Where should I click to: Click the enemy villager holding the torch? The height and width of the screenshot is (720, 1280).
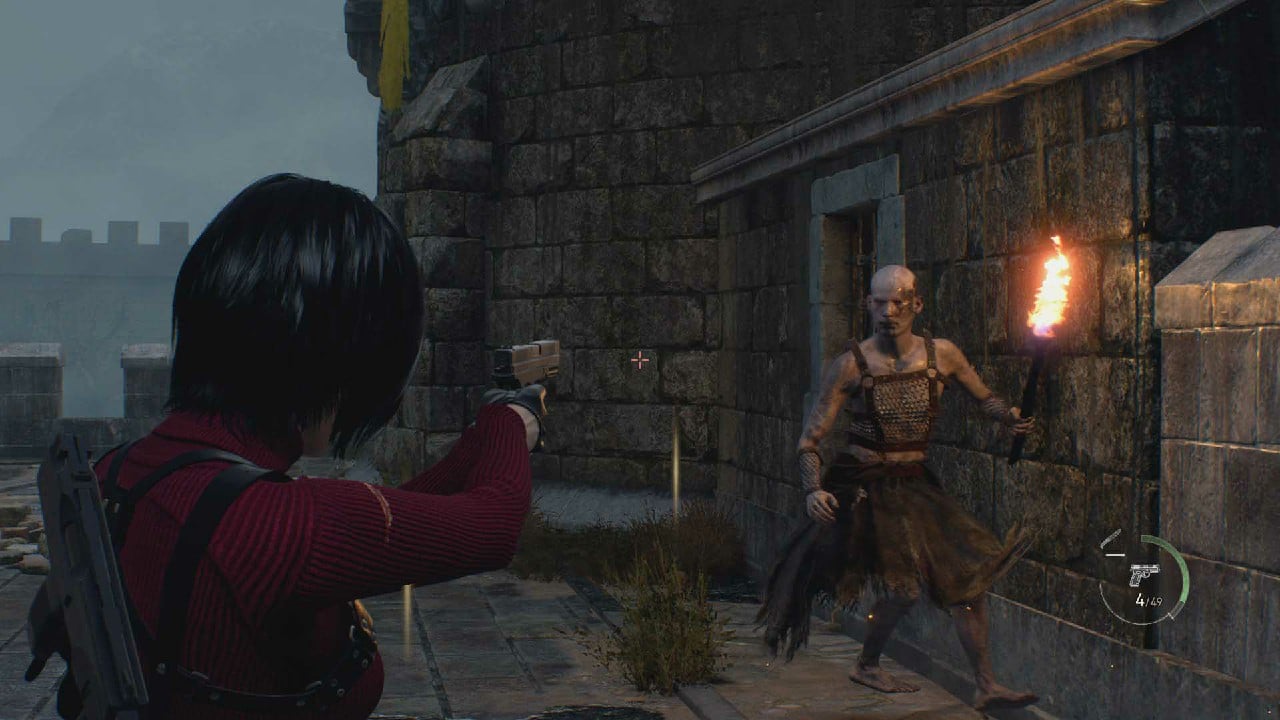900,430
